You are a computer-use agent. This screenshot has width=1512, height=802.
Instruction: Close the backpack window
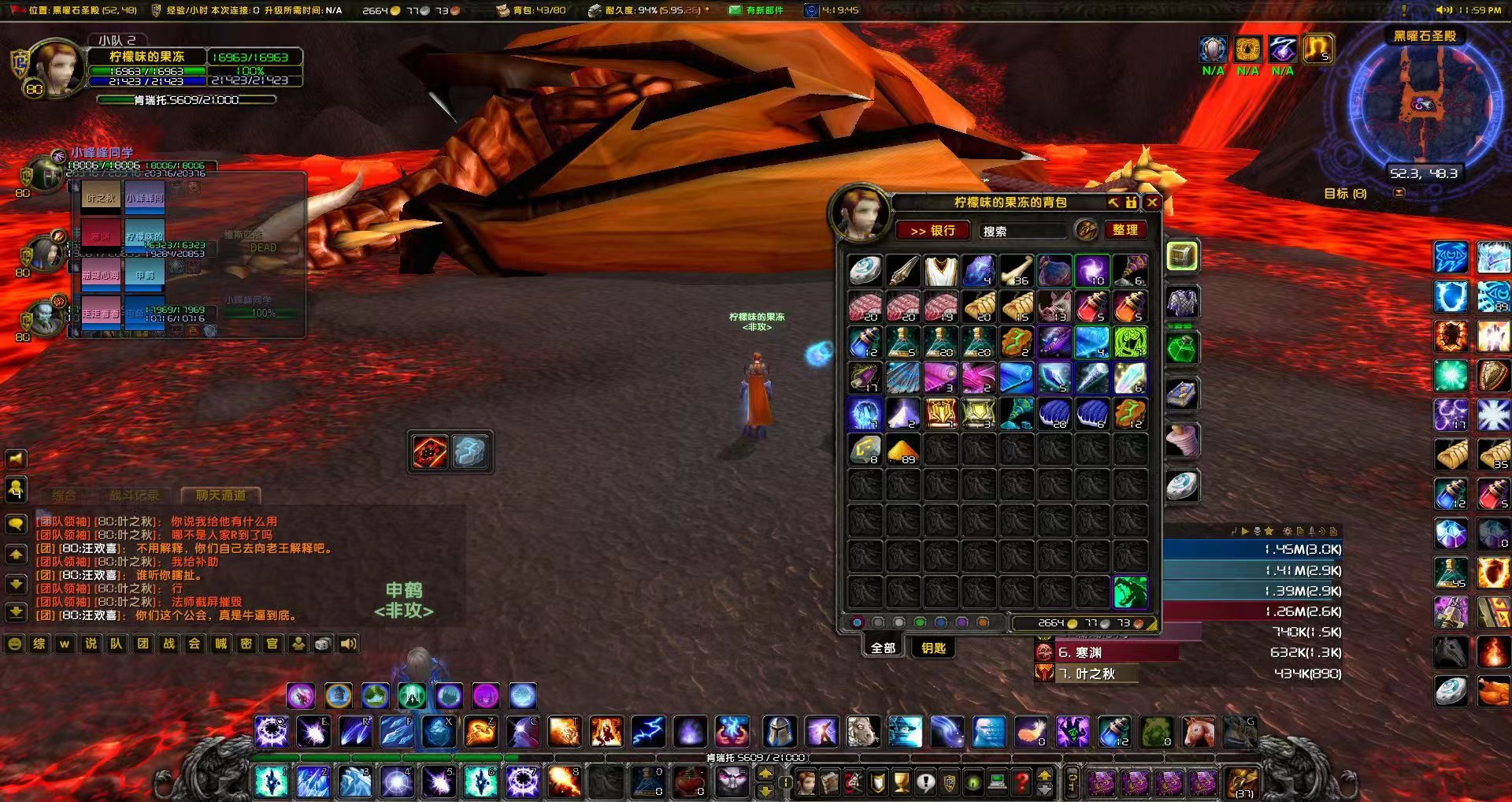tap(1152, 202)
